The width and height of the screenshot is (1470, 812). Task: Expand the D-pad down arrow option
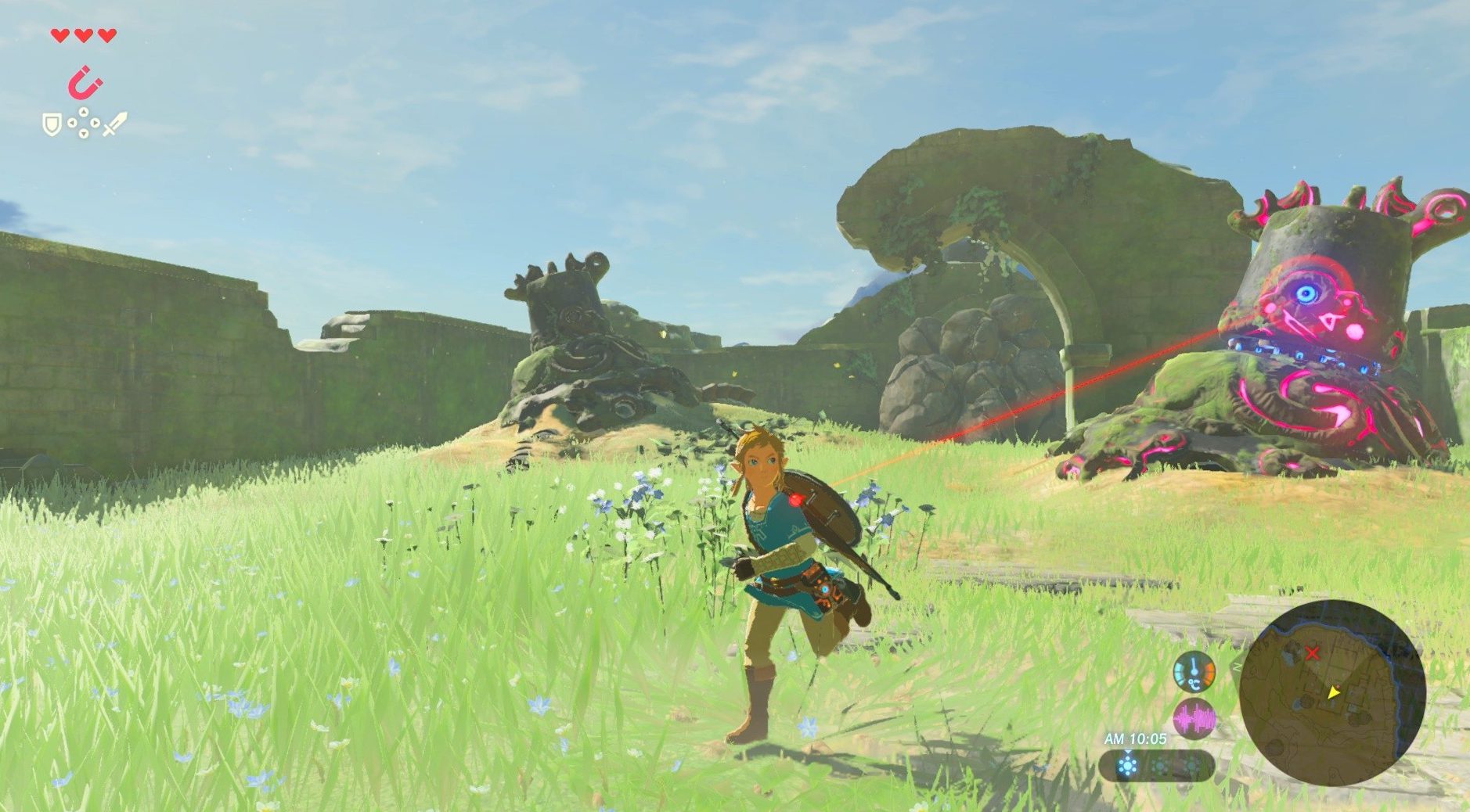pos(84,133)
